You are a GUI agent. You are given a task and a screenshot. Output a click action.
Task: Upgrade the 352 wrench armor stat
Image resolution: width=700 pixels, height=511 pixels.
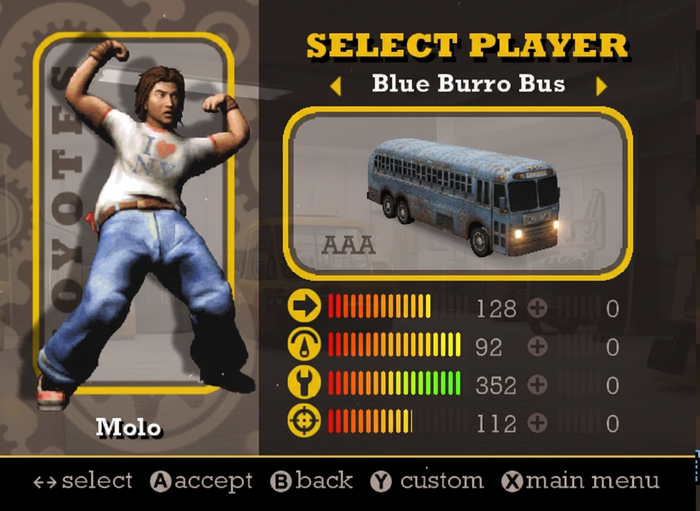(x=538, y=384)
